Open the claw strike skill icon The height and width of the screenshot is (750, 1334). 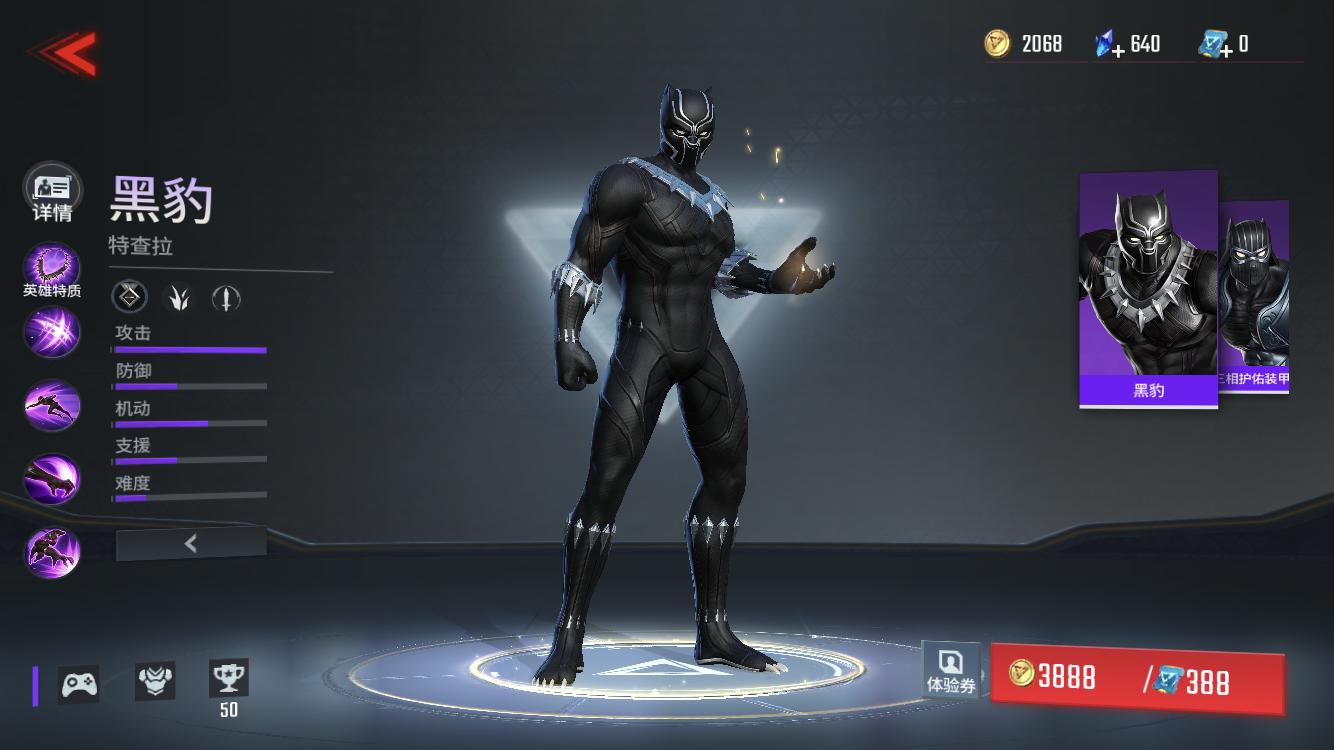[x=51, y=477]
